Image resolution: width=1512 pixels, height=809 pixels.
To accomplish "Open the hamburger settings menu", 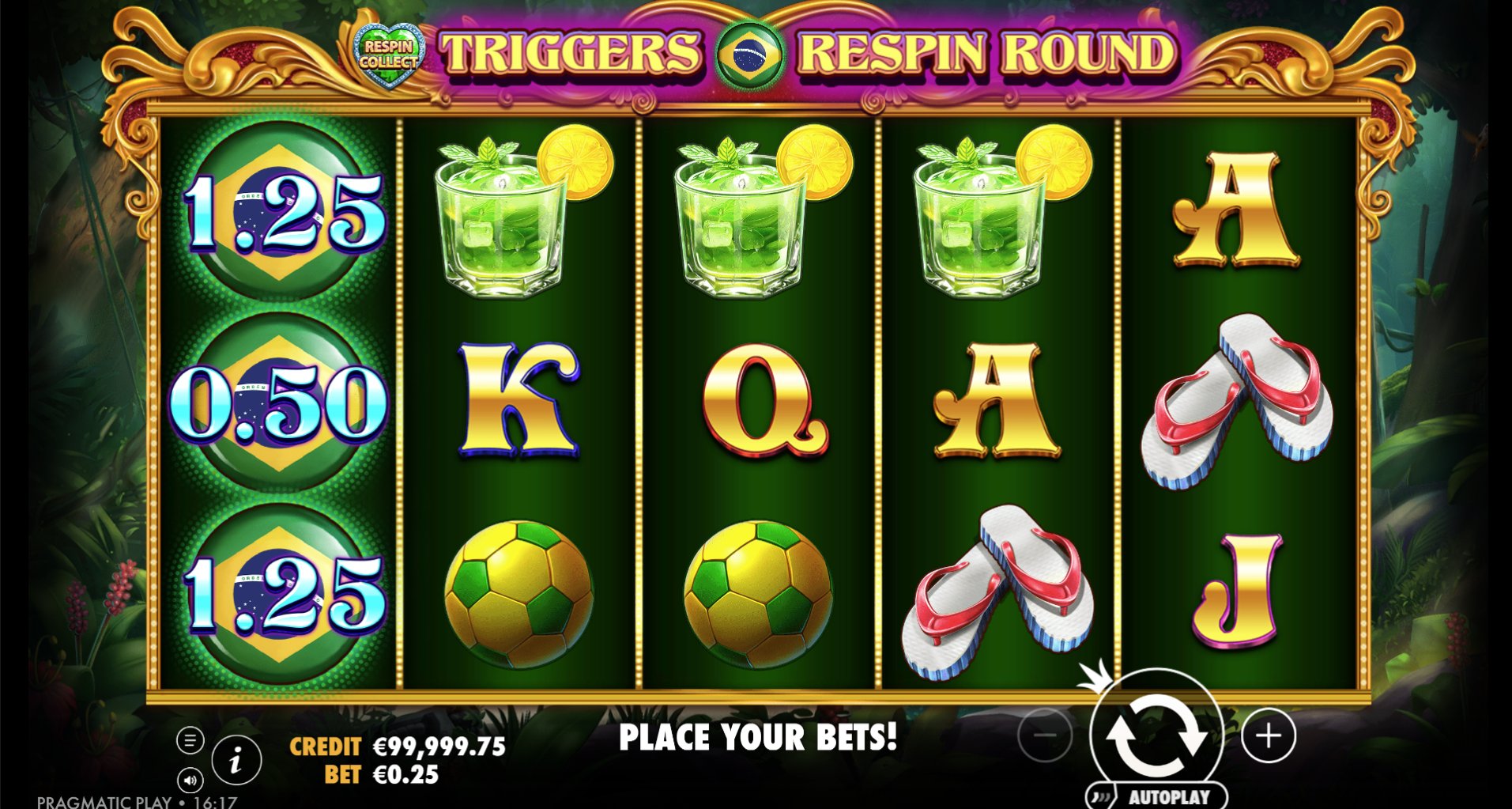I will coord(190,741).
